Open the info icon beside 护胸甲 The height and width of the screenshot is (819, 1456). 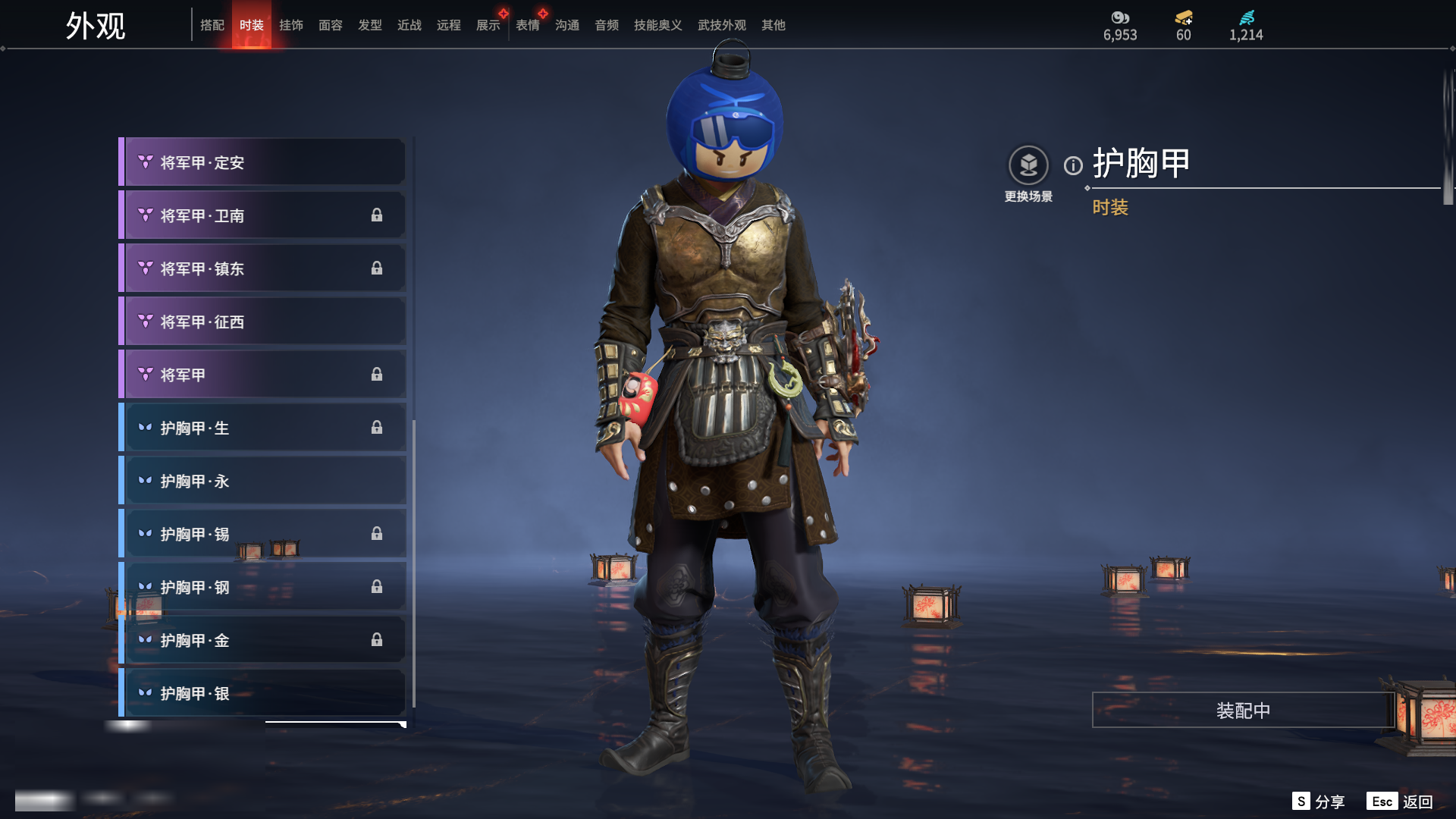[x=1073, y=165]
